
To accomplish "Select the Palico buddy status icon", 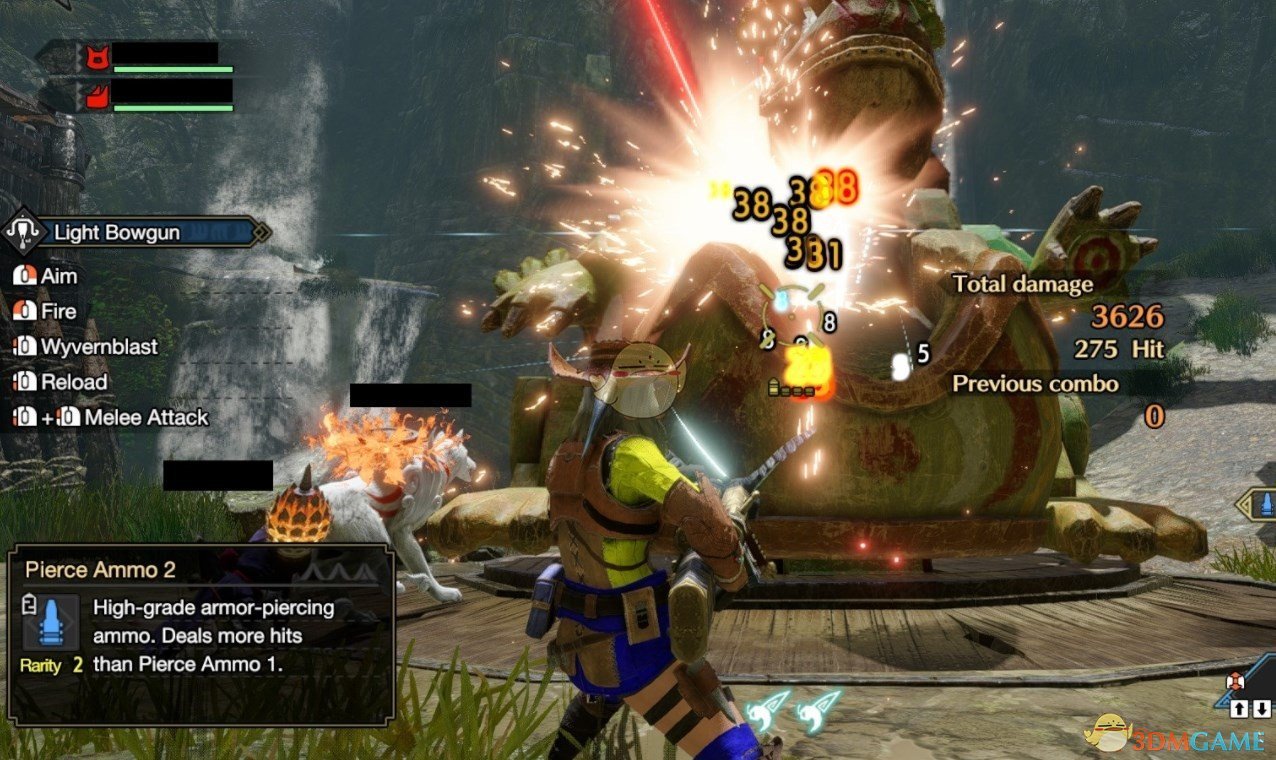I will [96, 57].
